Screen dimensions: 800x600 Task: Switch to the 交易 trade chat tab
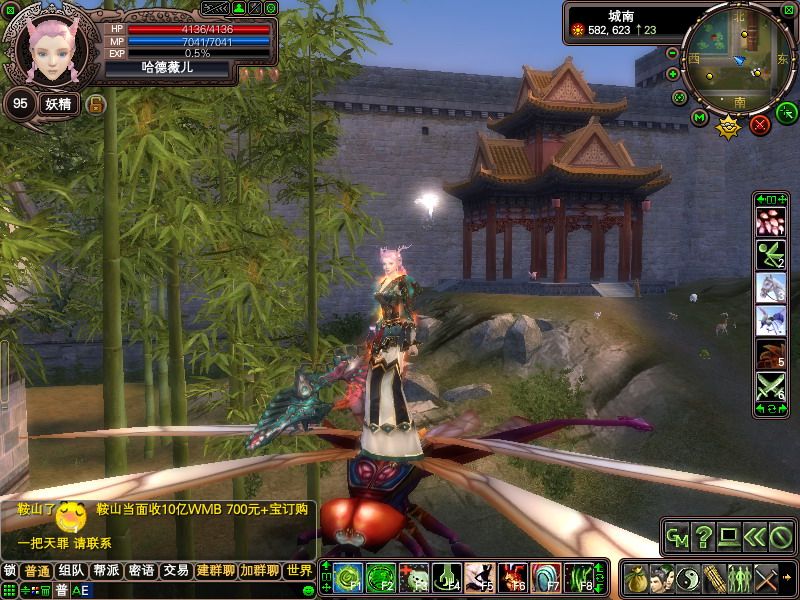click(x=176, y=571)
